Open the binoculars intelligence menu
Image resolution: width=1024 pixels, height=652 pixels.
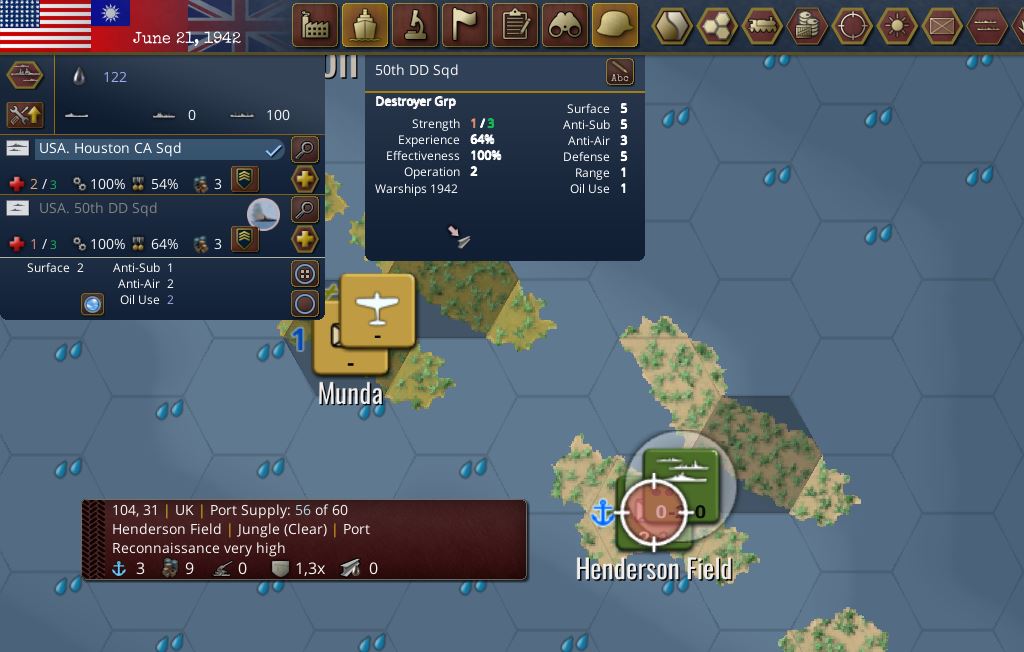pos(565,25)
